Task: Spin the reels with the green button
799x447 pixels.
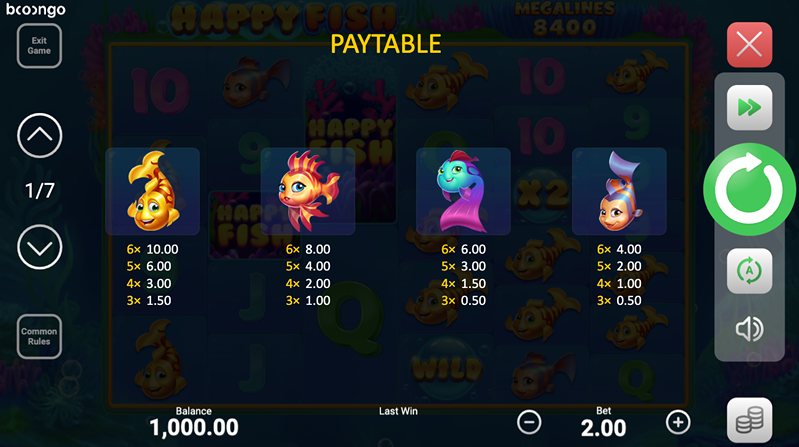Action: [x=749, y=189]
